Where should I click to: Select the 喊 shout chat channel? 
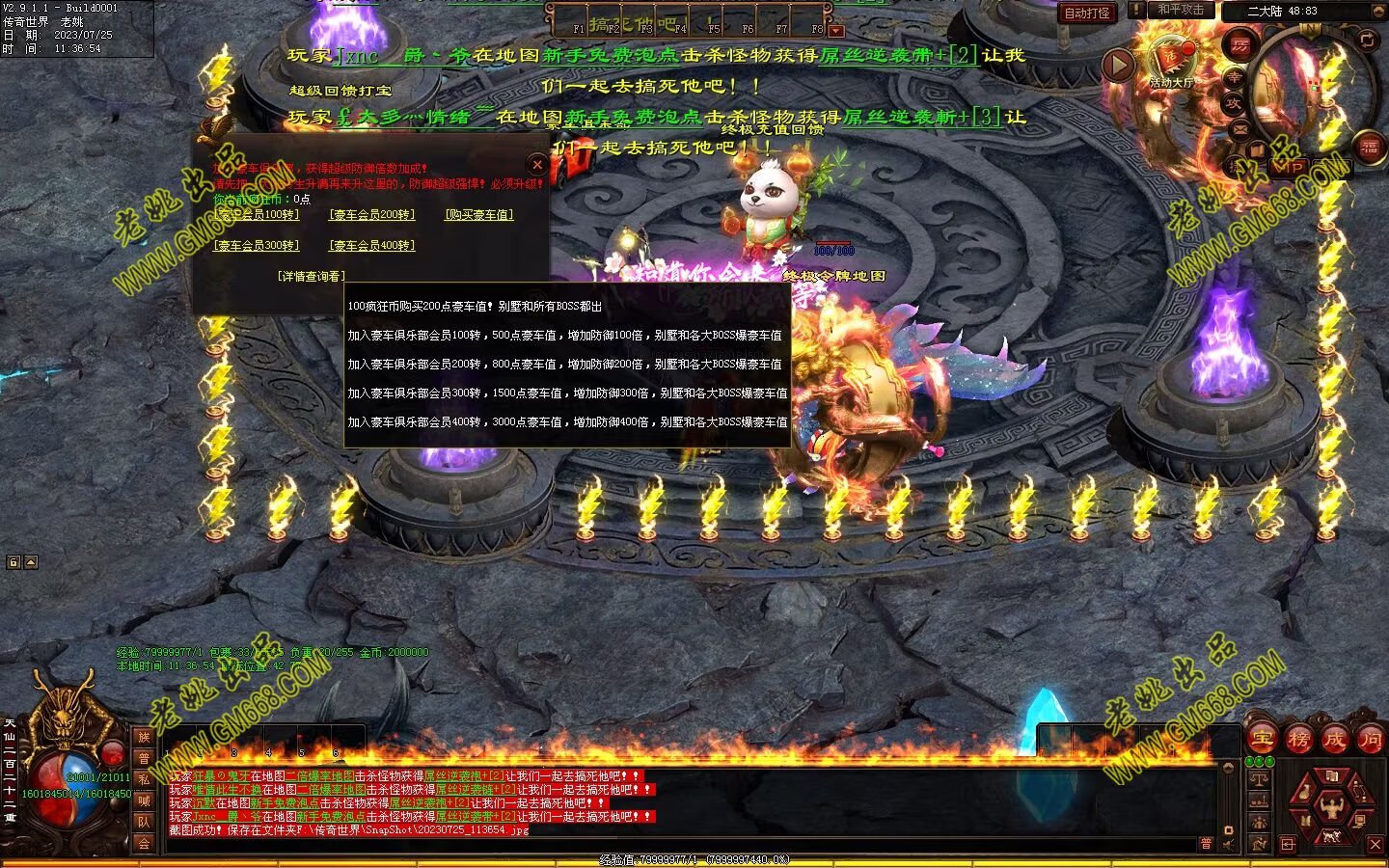click(x=144, y=800)
